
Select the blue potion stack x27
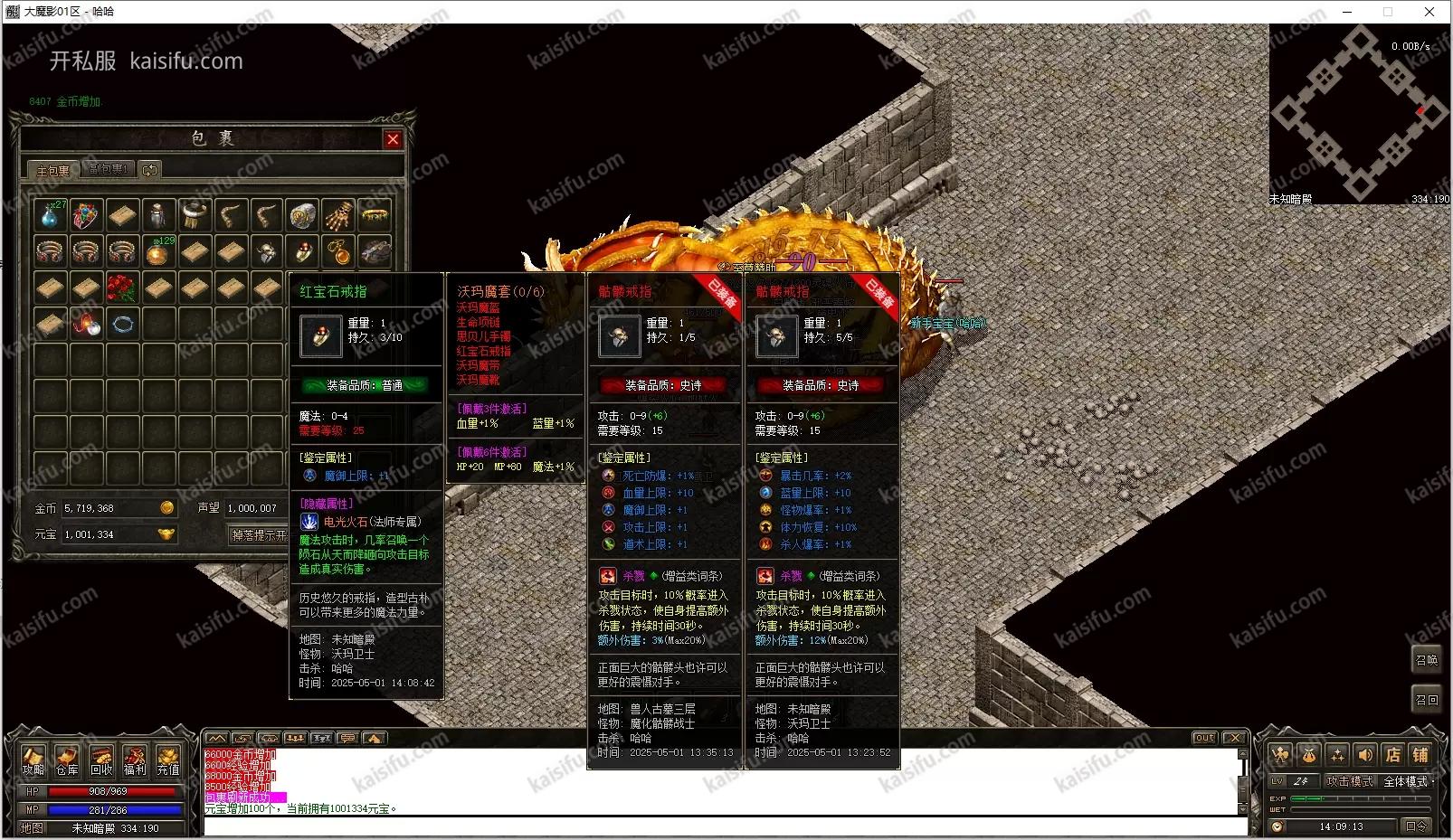point(51,215)
